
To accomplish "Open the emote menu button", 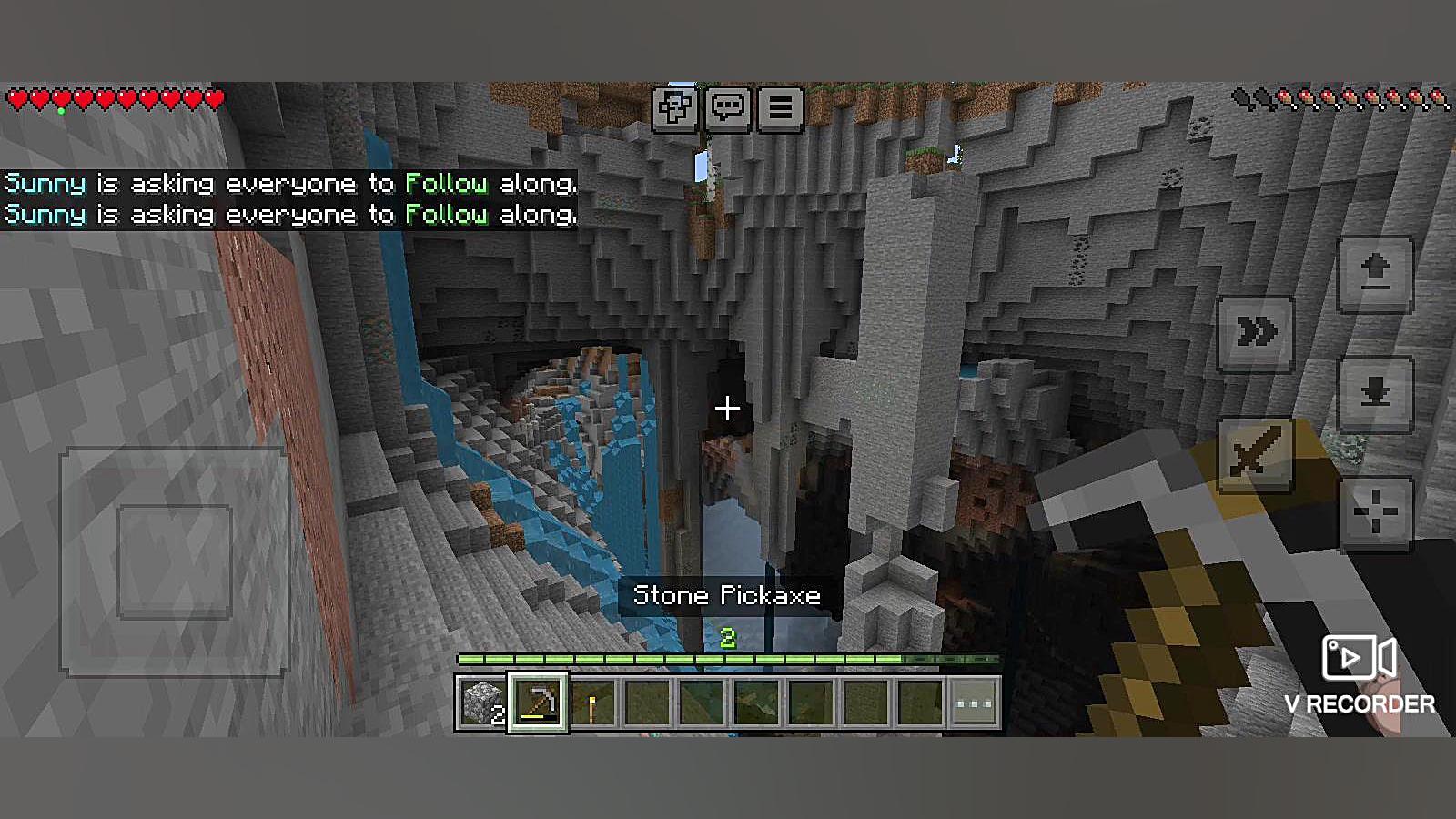I will [x=674, y=108].
